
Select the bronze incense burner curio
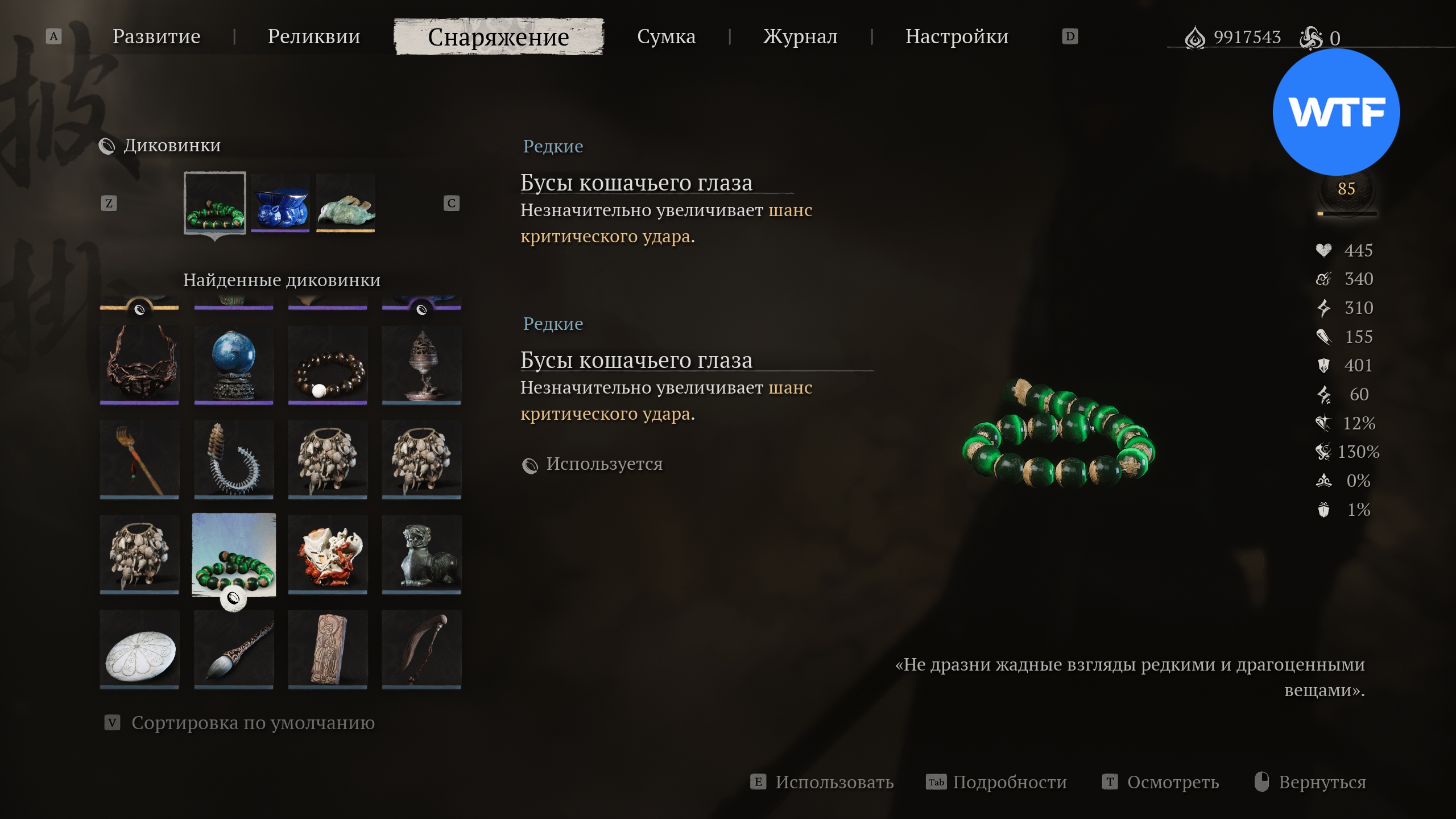pyautogui.click(x=421, y=364)
